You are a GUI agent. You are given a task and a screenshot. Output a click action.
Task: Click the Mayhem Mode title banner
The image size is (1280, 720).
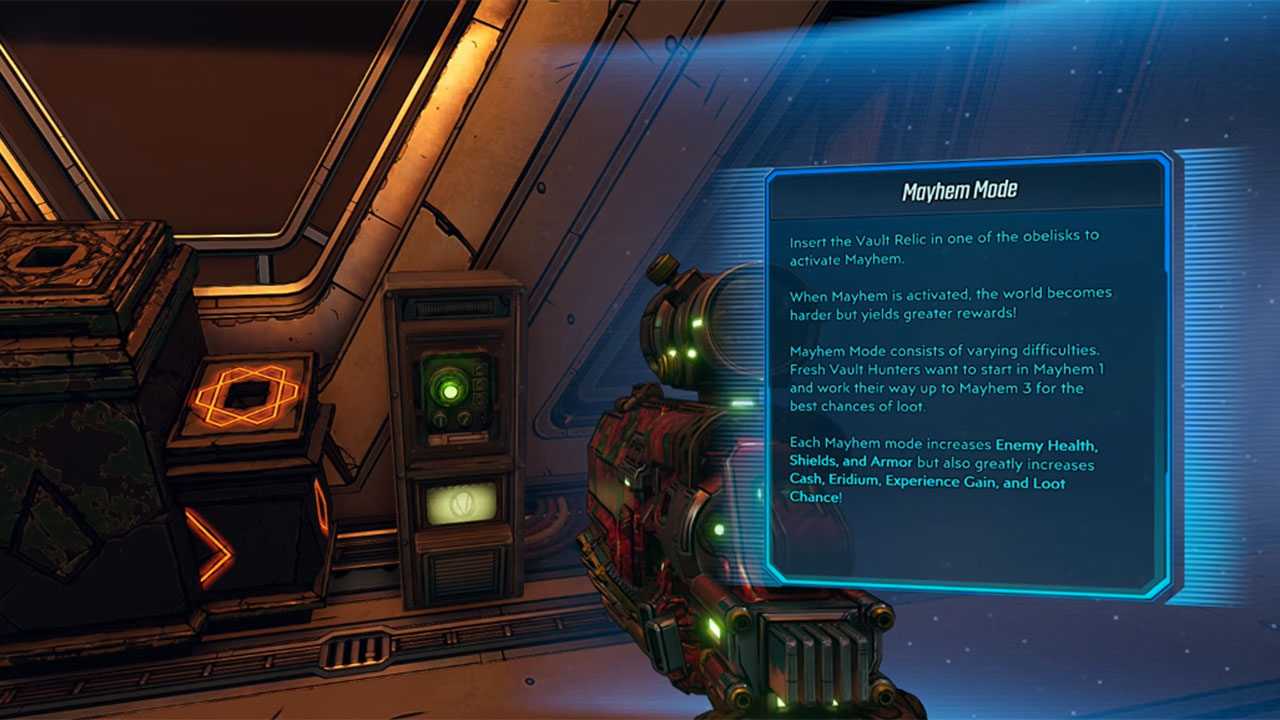[x=961, y=188]
